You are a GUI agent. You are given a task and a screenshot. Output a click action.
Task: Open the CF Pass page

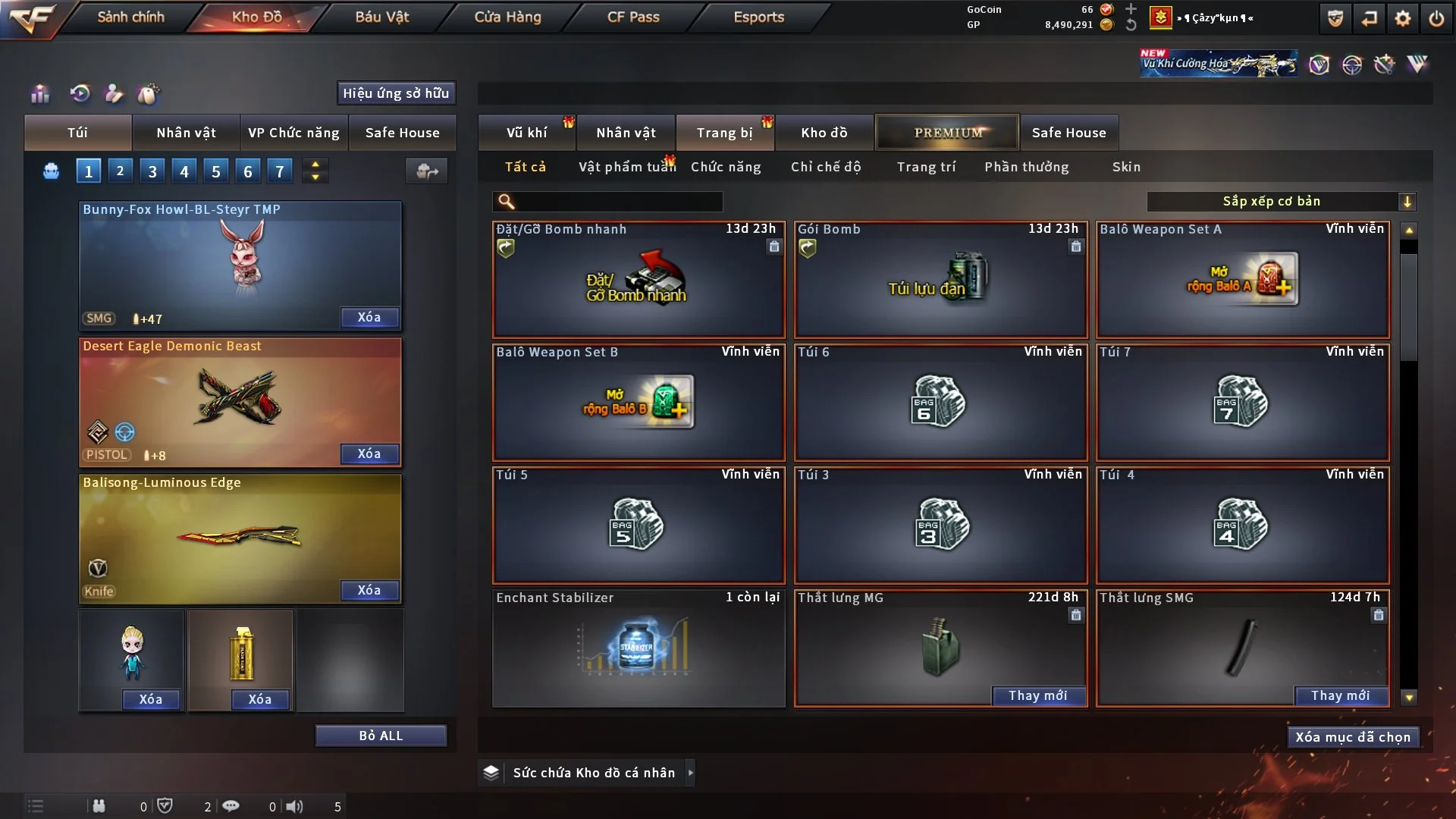pos(633,17)
